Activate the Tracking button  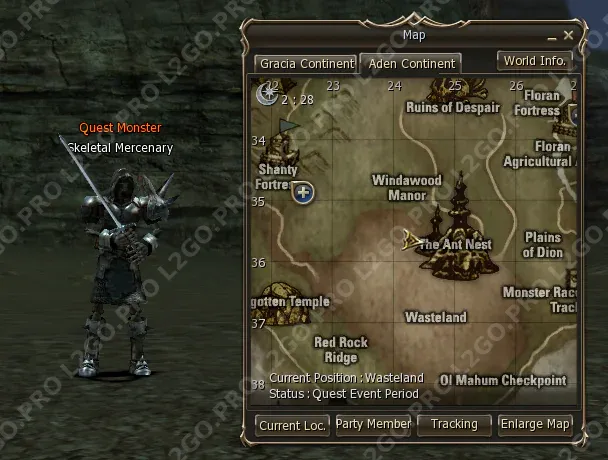click(x=454, y=424)
